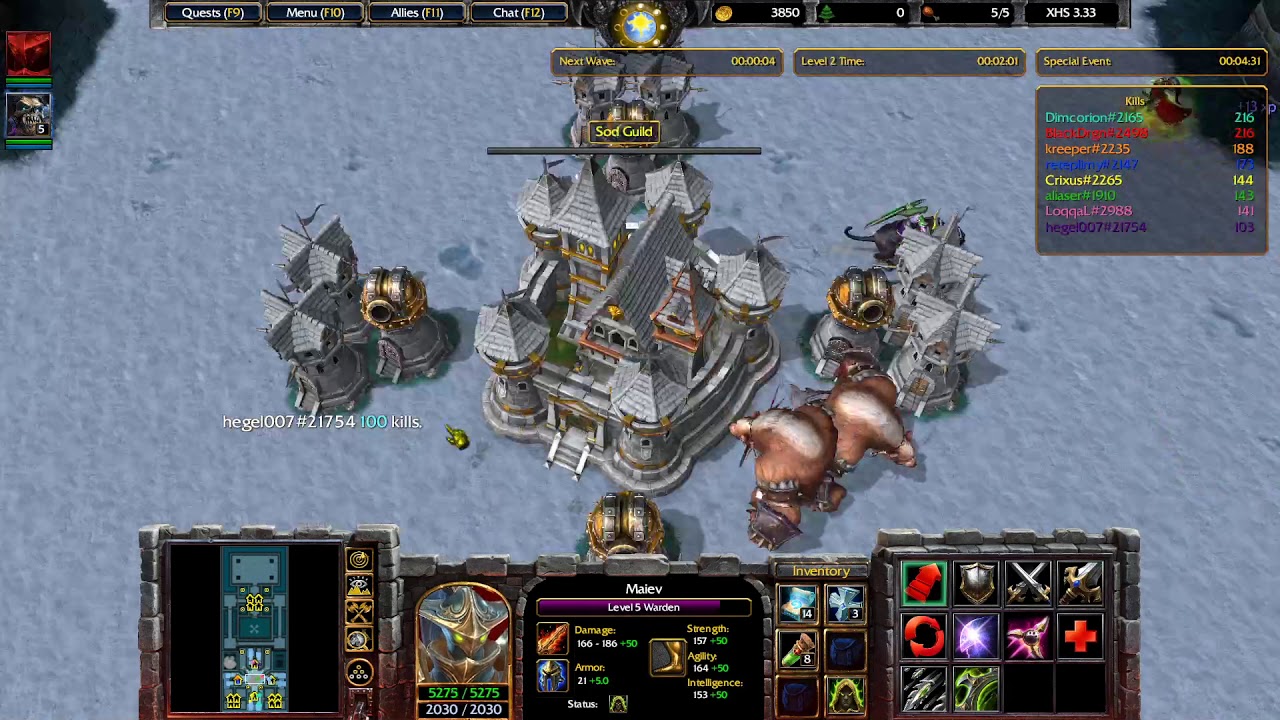The width and height of the screenshot is (1280, 720).
Task: Activate the crossed swords attack command
Action: point(1028,583)
